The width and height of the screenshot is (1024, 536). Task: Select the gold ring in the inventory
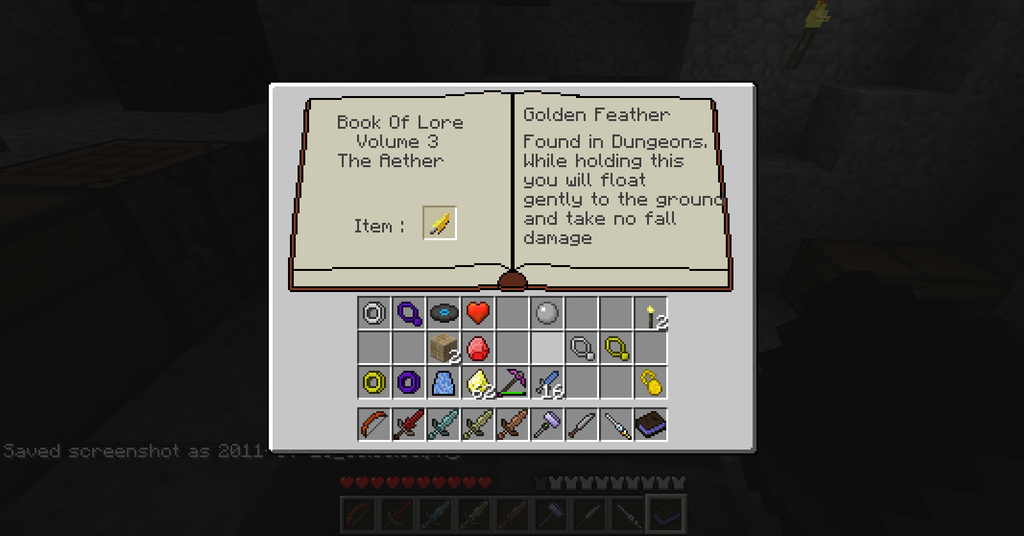point(374,382)
